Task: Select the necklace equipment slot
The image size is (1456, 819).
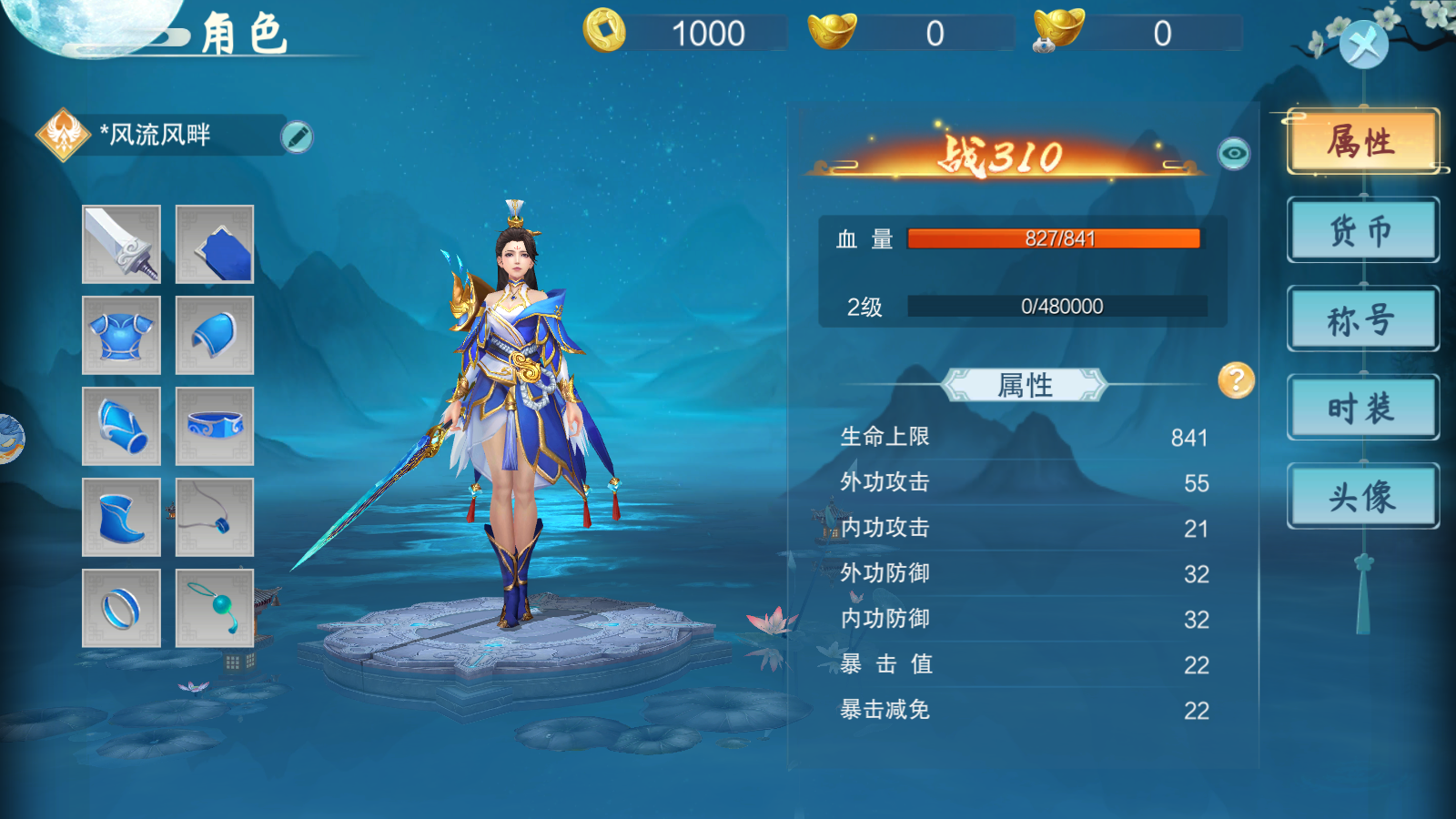Action: [214, 517]
